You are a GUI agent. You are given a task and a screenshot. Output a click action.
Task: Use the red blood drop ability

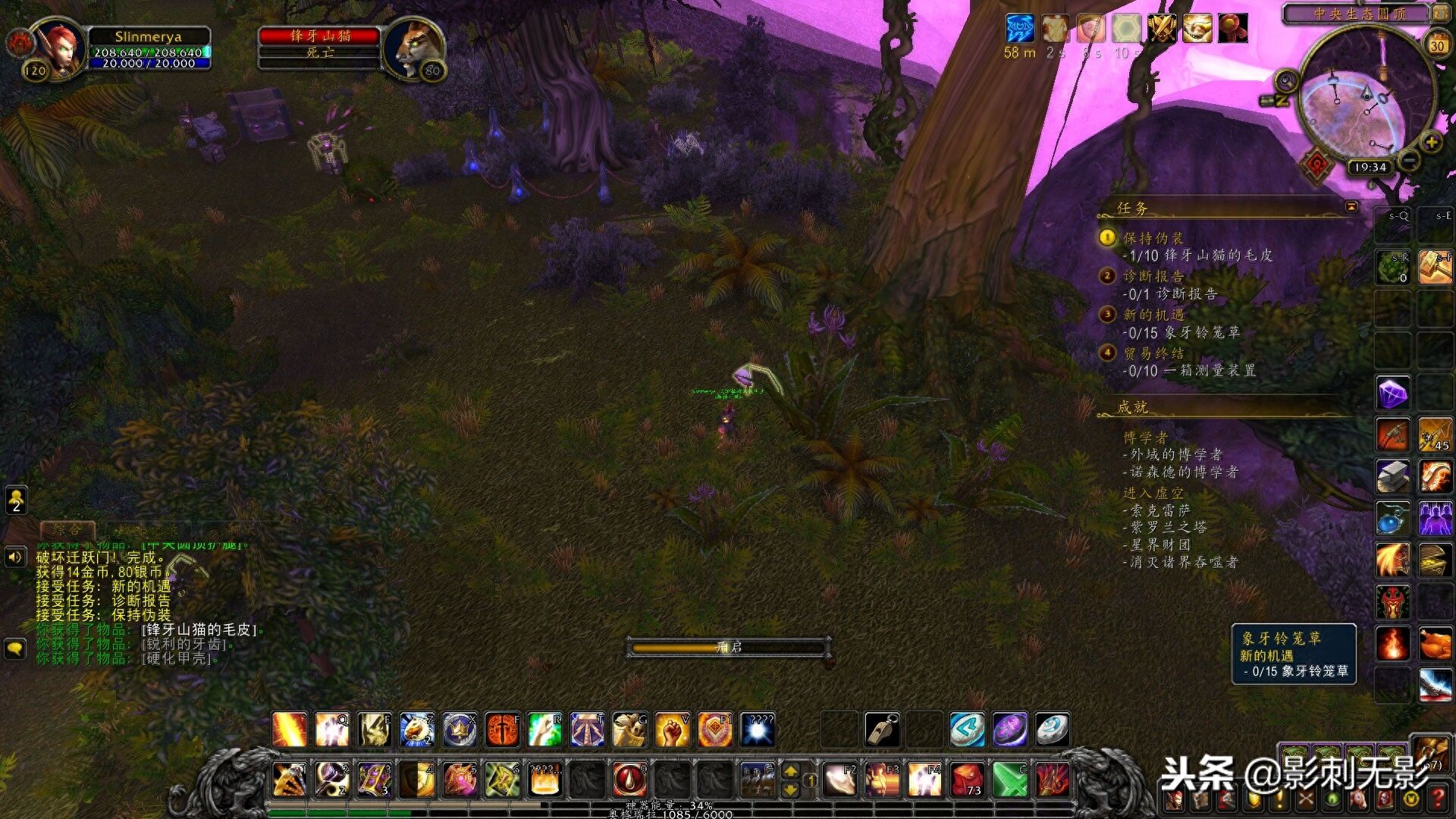pyautogui.click(x=629, y=779)
